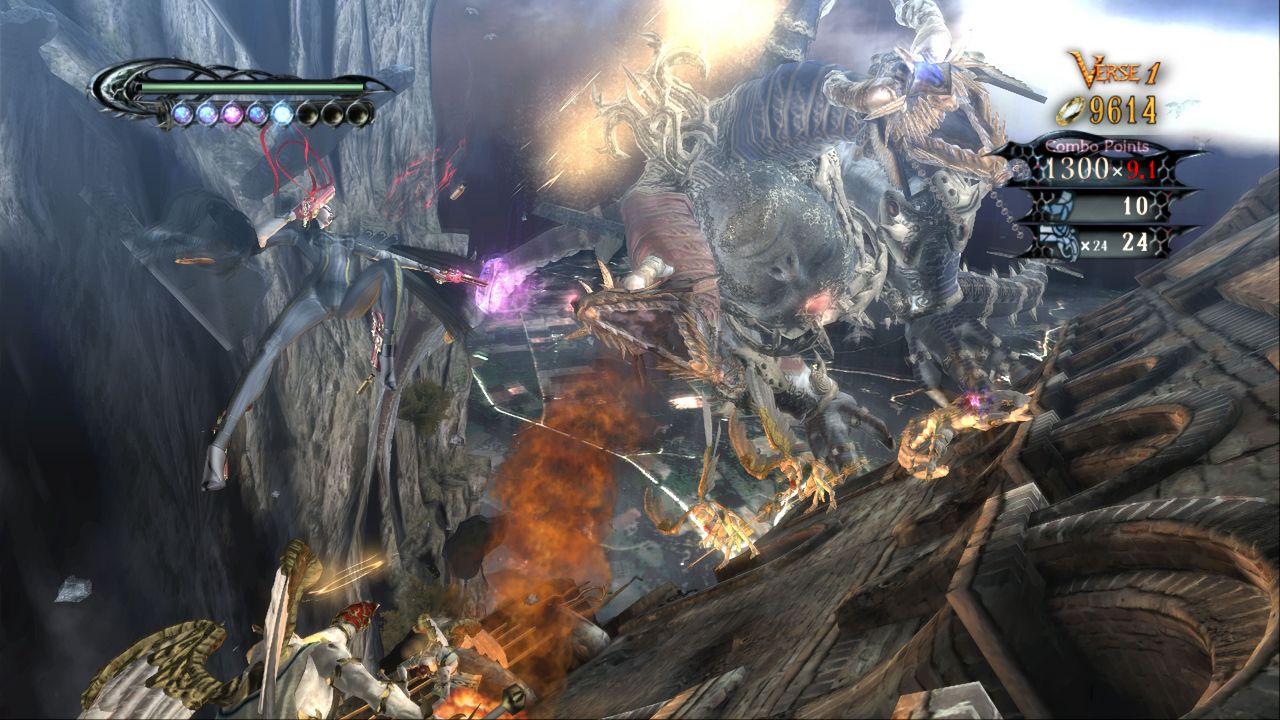
Task: Select the blue crow feather item icon
Action: [1056, 207]
